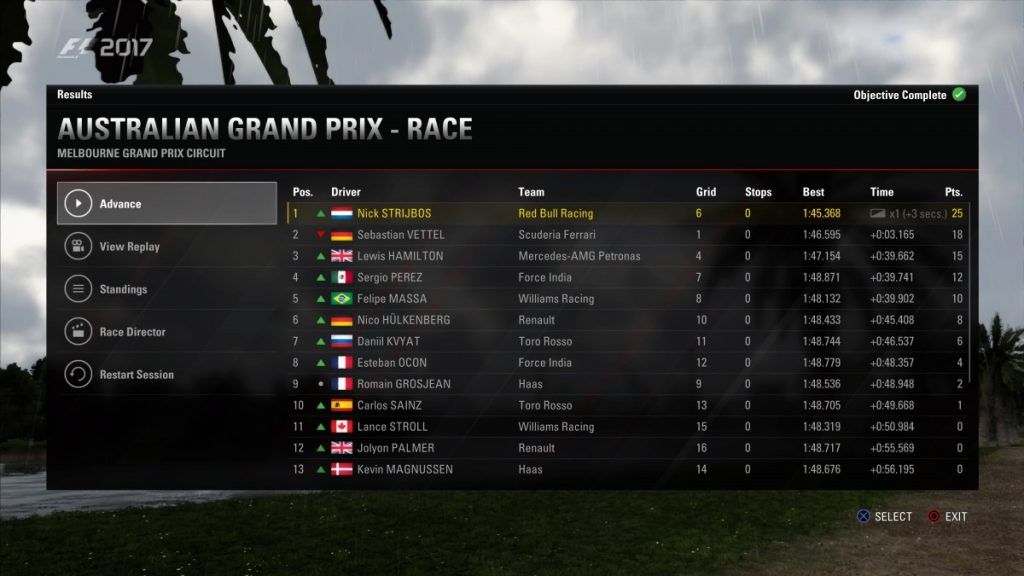This screenshot has height=576, width=1024.
Task: Select Sergio Perez in the results
Action: [628, 277]
